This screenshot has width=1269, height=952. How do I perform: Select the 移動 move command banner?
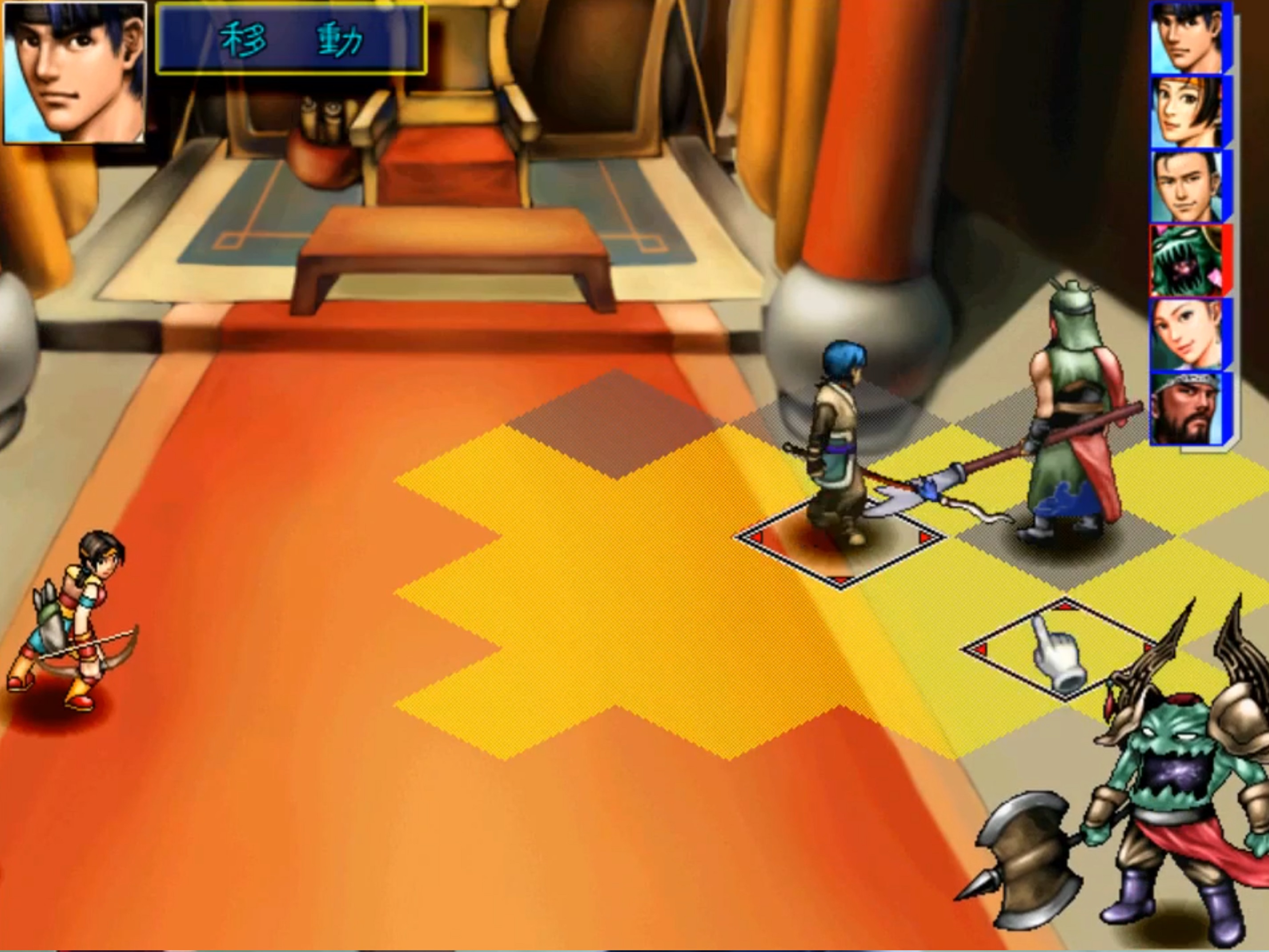pyautogui.click(x=291, y=40)
